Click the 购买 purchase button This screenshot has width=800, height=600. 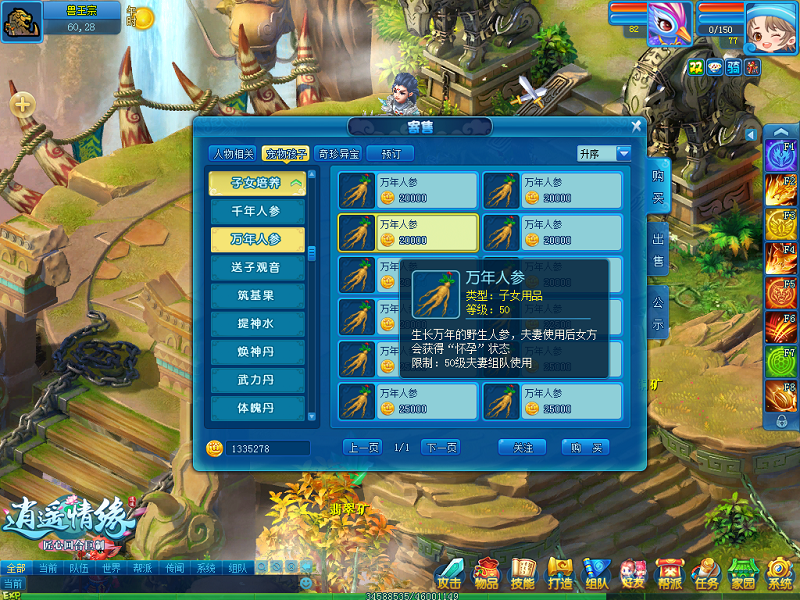tap(585, 447)
